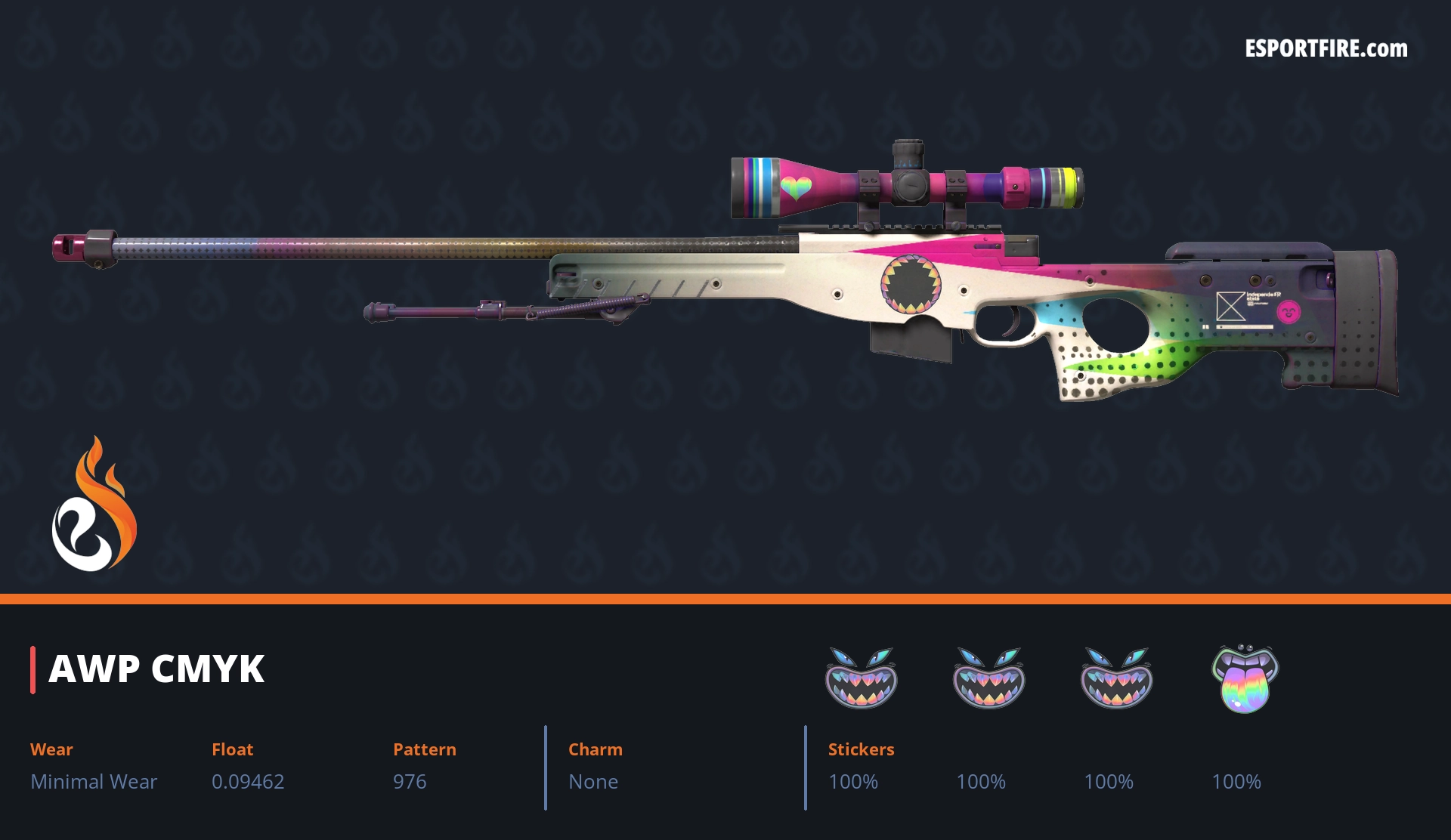
Task: Open the ESPORTFIRE.com site link
Action: pos(1326,49)
